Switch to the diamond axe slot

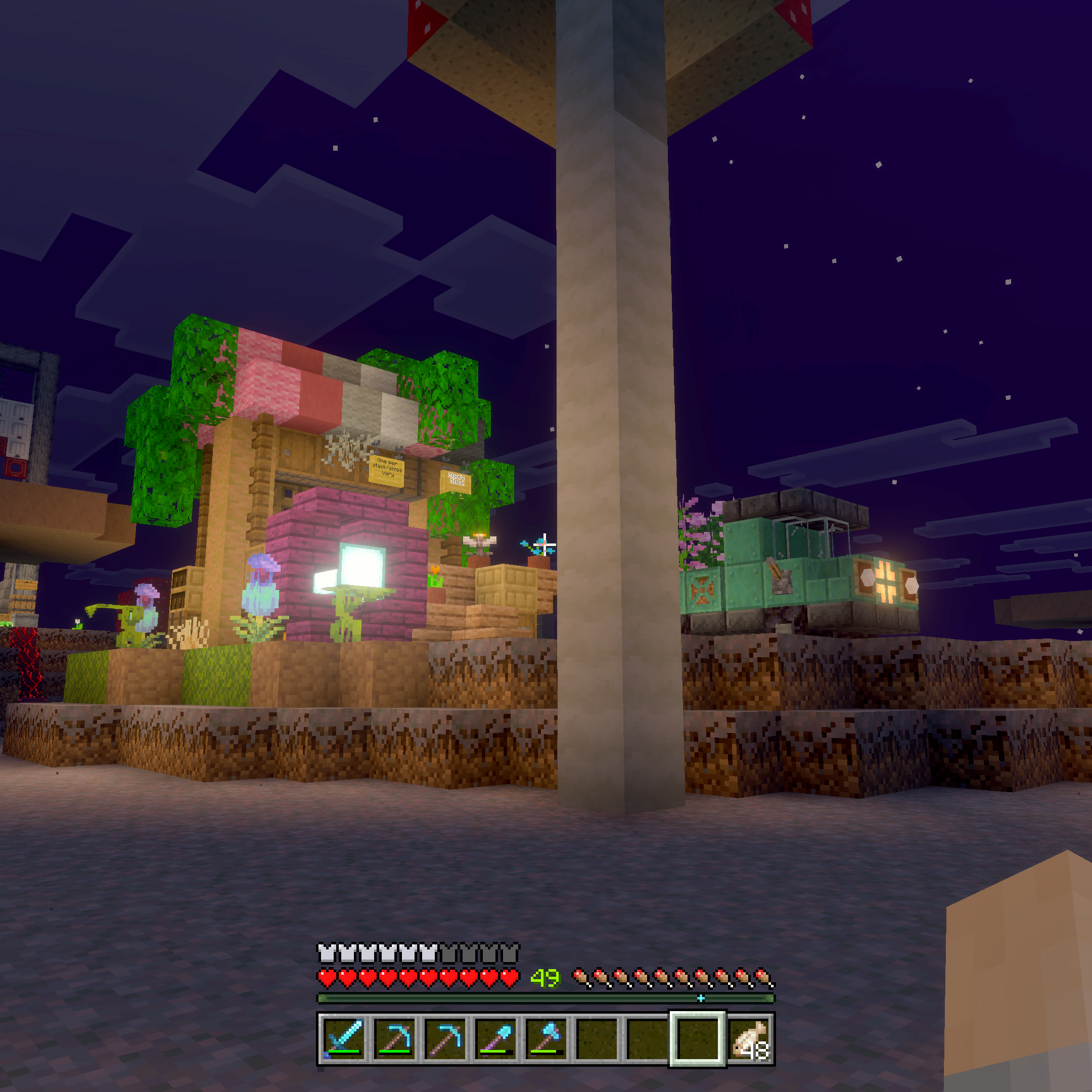(x=547, y=1039)
